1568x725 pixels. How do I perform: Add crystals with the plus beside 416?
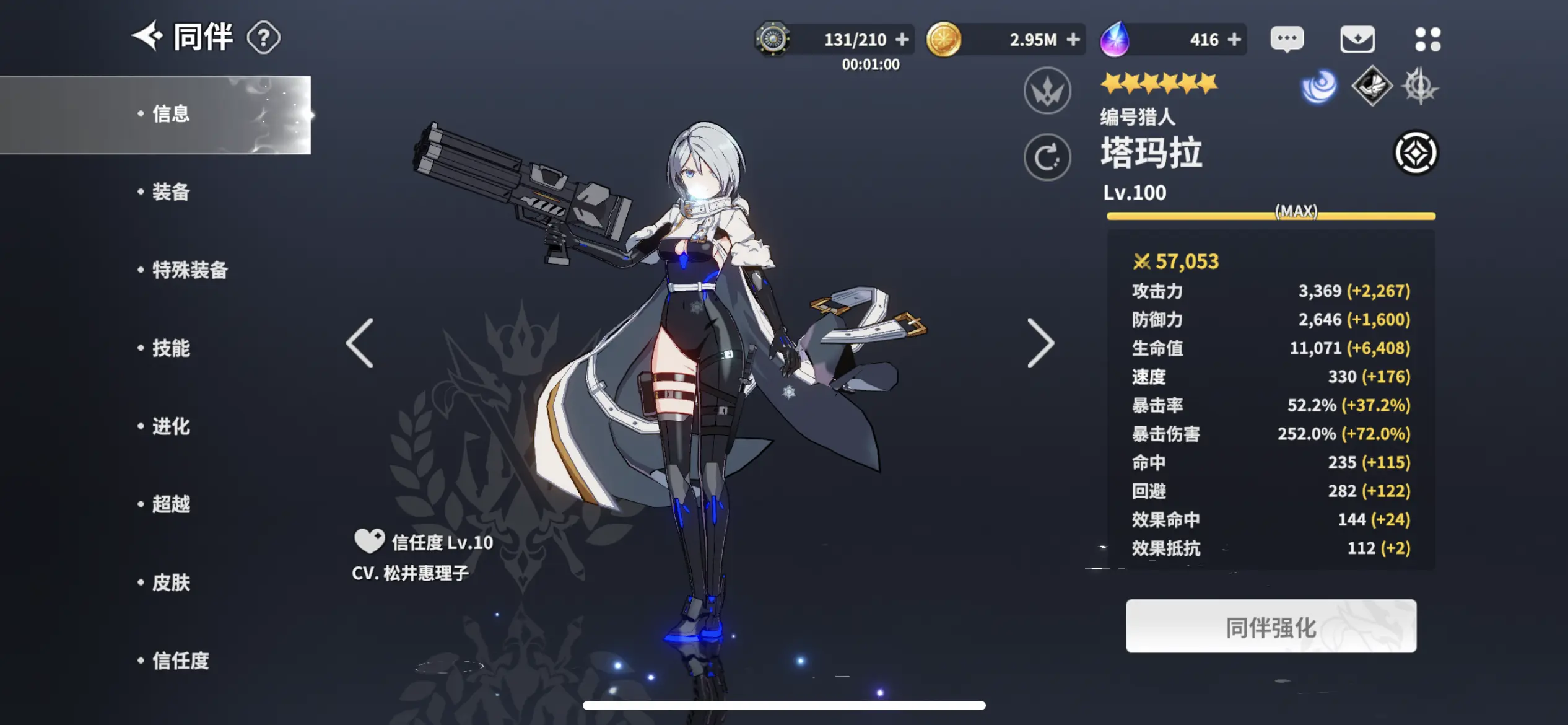(1234, 40)
